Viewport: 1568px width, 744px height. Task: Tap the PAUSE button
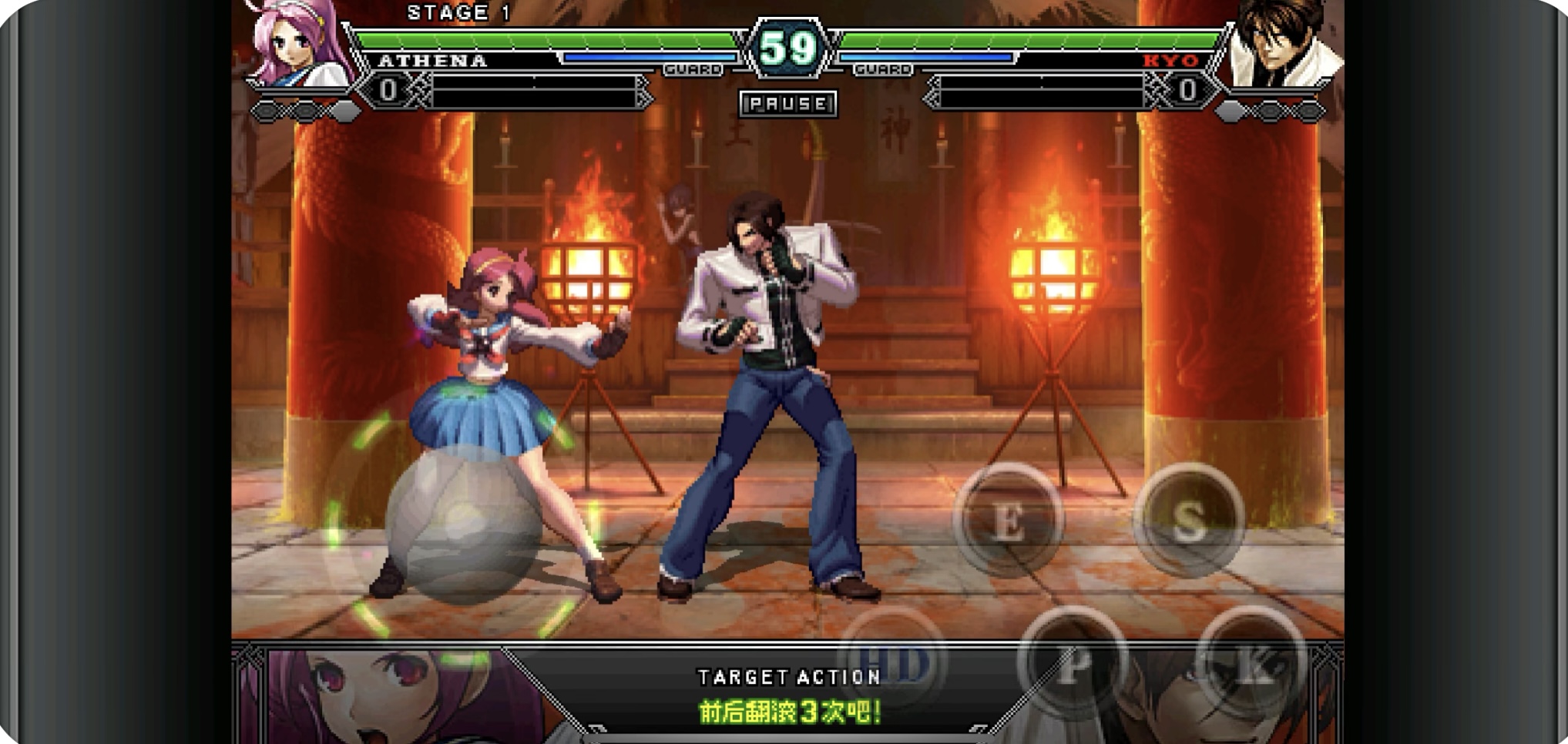tap(787, 104)
